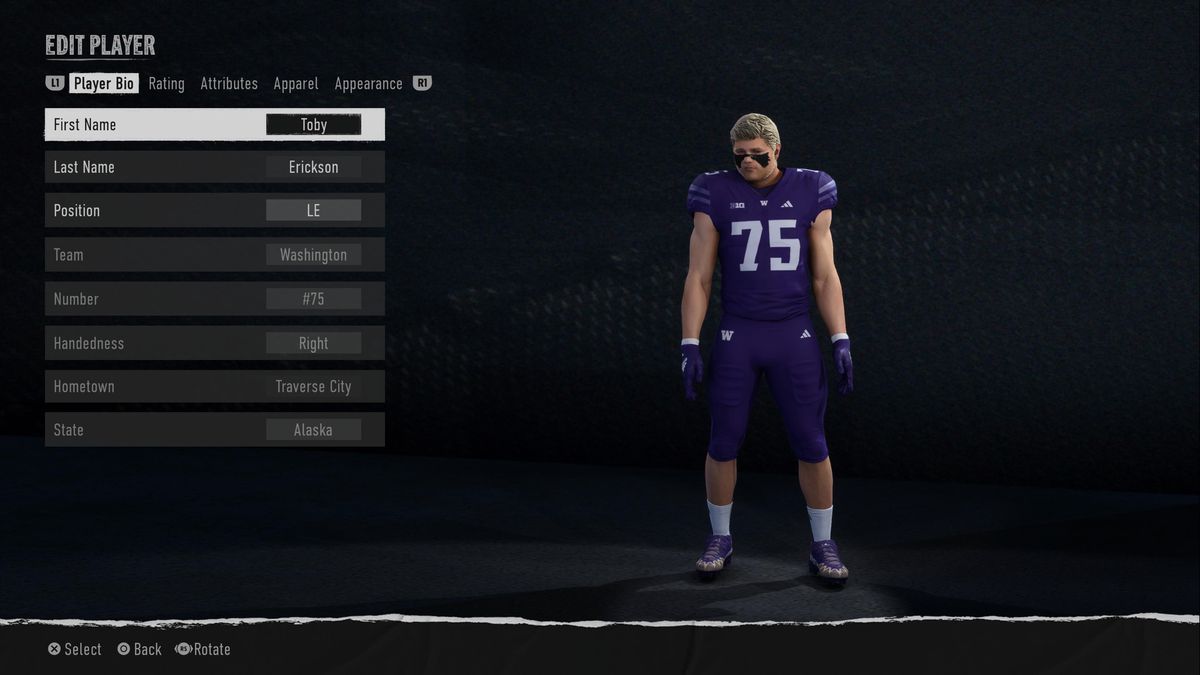
Task: Switch to the Player Bio tab
Action: pyautogui.click(x=104, y=84)
